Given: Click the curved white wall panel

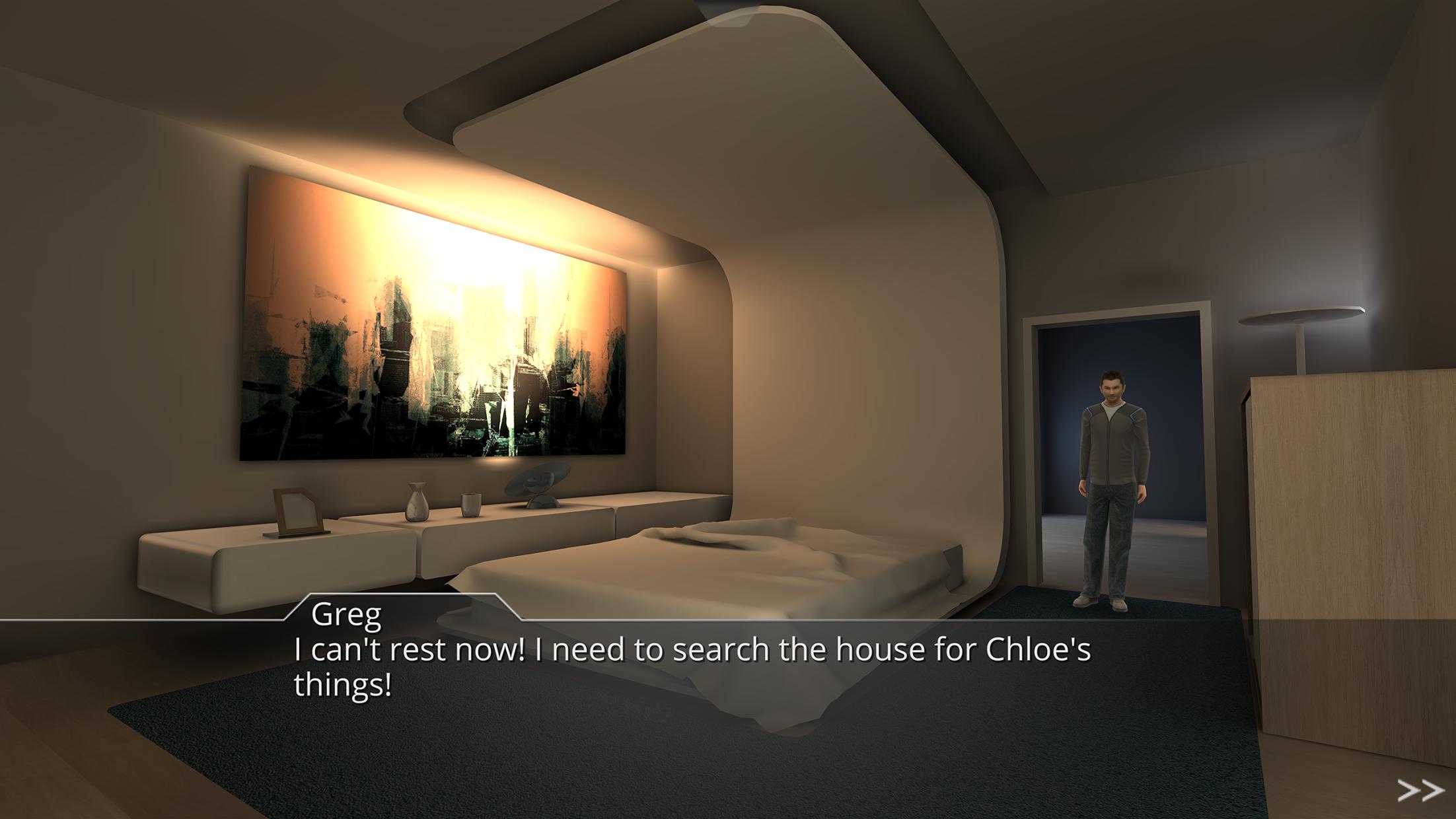Looking at the screenshot, I should [859, 363].
